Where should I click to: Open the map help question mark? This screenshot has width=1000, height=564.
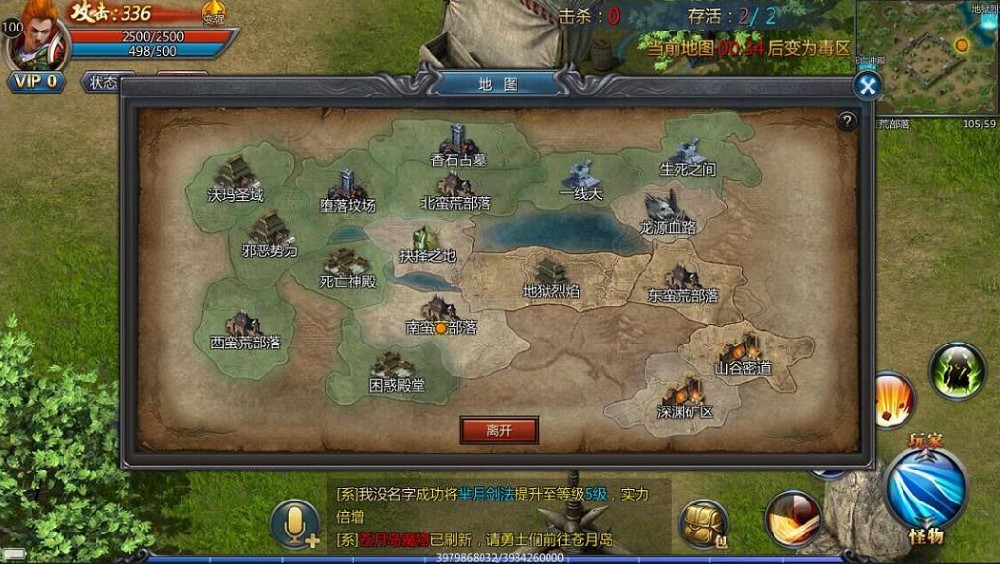click(x=847, y=121)
